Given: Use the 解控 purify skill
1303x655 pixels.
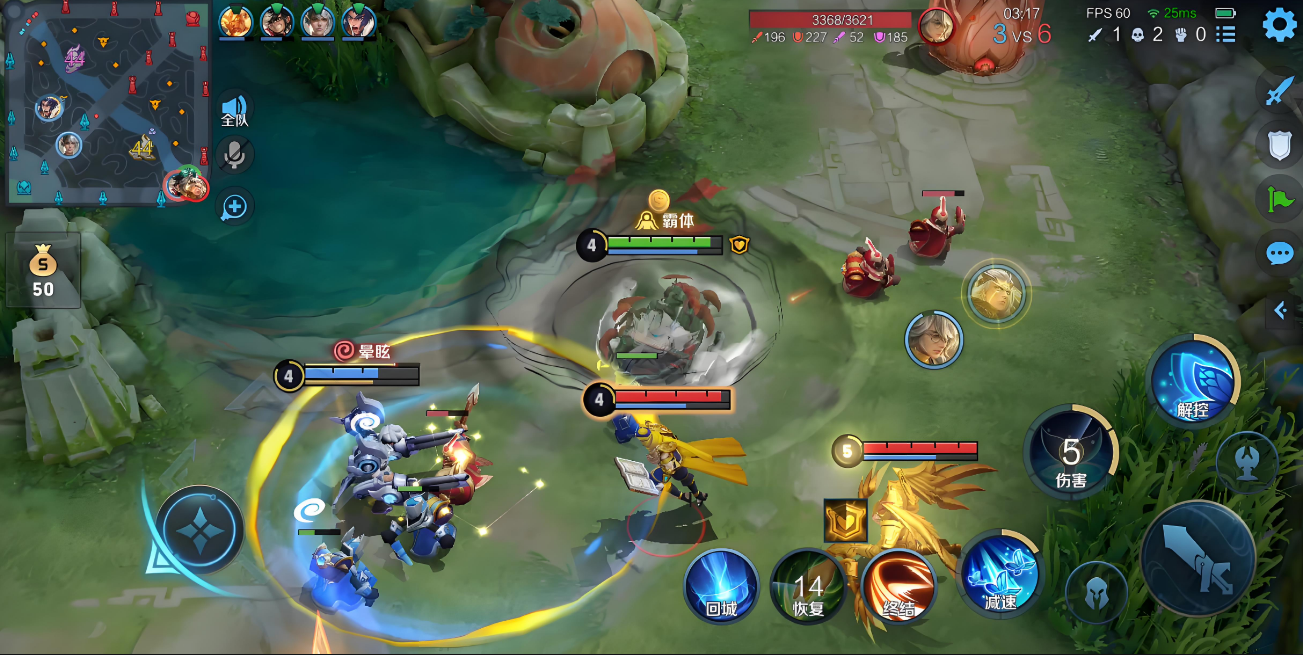Looking at the screenshot, I should (x=1192, y=381).
